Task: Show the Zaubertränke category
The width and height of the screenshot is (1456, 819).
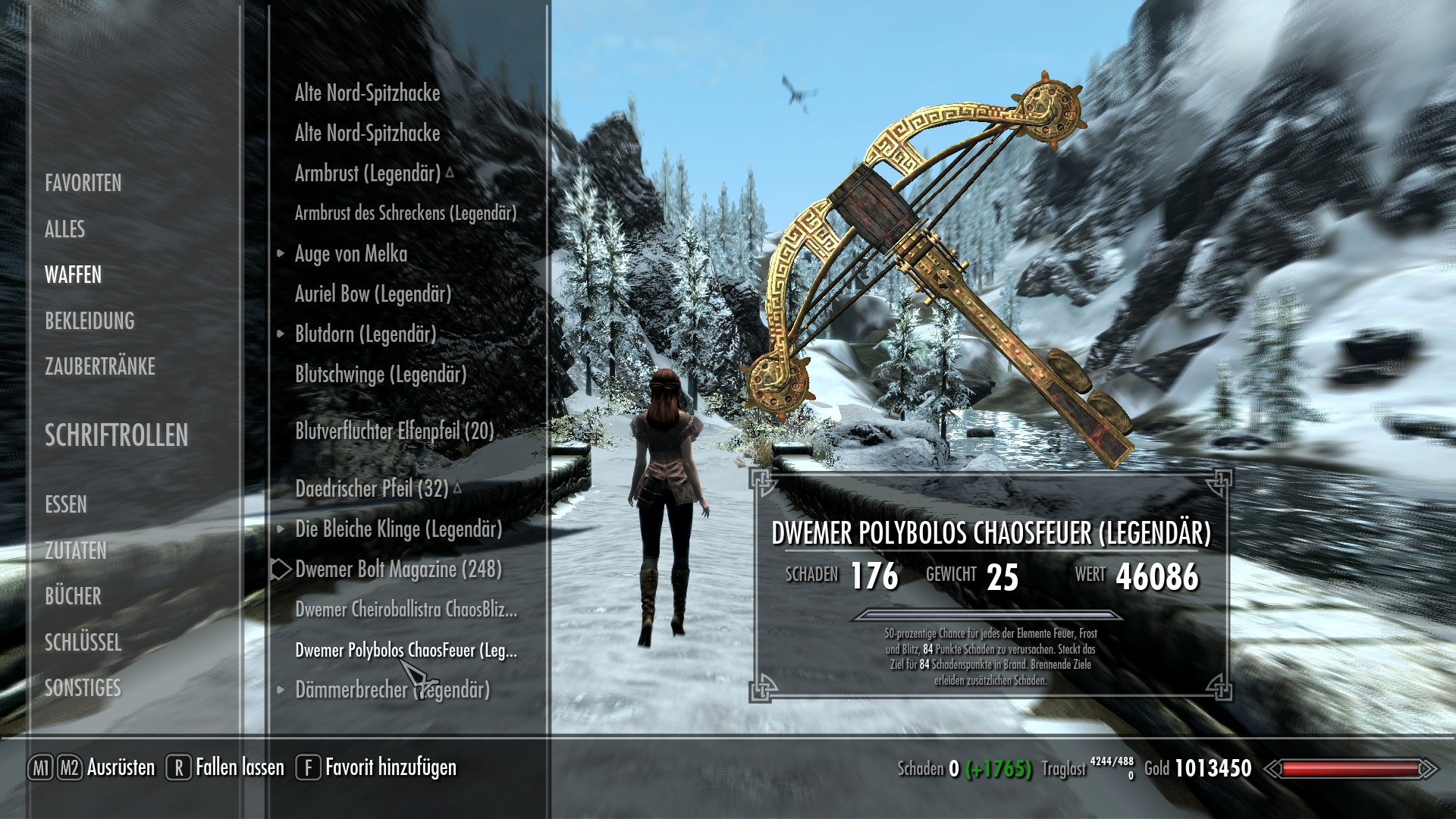Action: tap(99, 367)
